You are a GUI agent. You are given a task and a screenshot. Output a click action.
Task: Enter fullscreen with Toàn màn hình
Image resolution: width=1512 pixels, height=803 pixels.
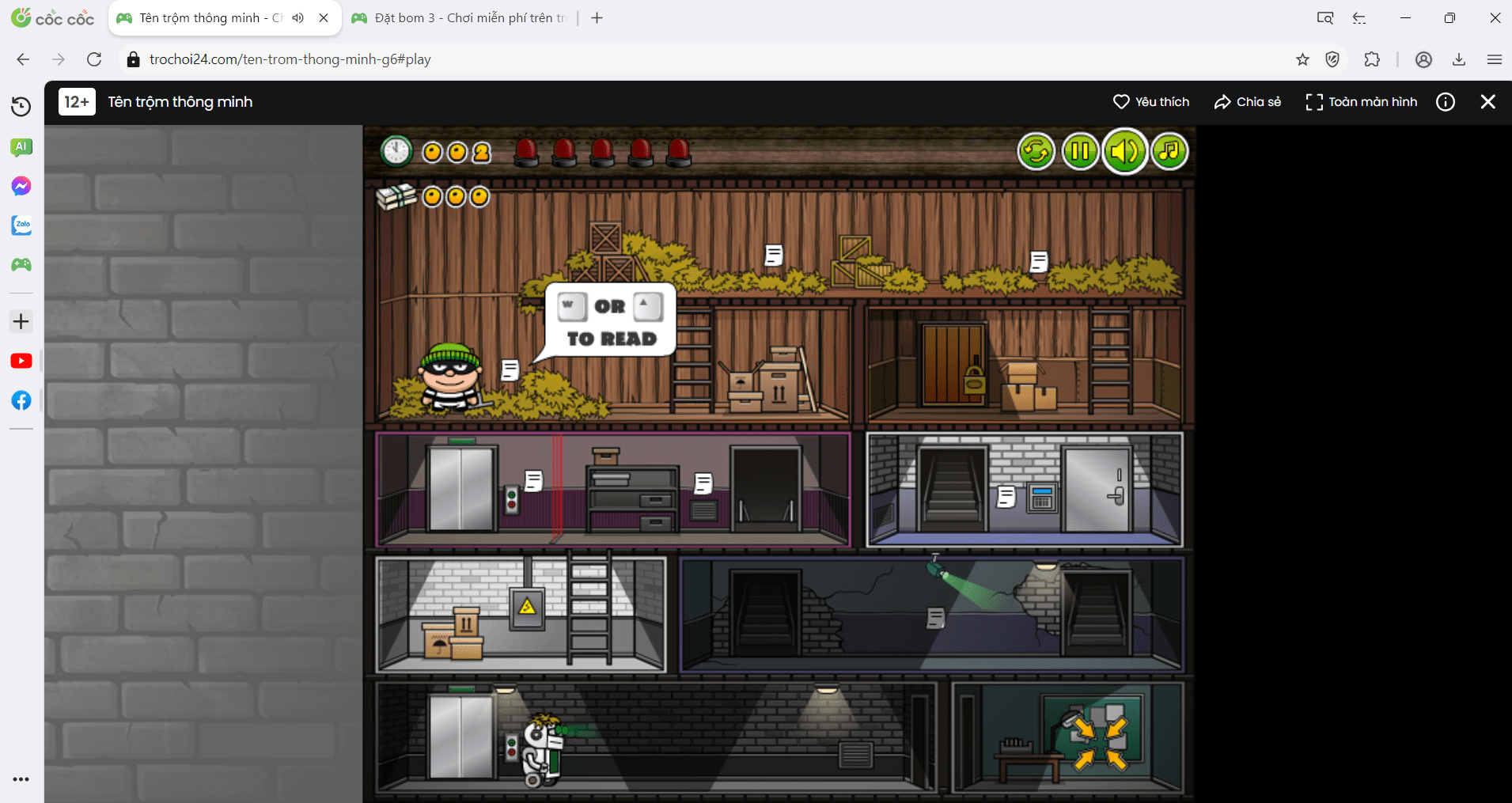[1361, 101]
